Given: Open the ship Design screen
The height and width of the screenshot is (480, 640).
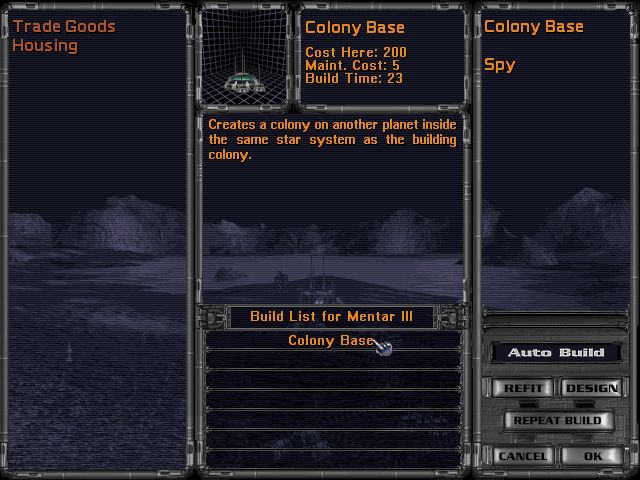Looking at the screenshot, I should pos(591,388).
